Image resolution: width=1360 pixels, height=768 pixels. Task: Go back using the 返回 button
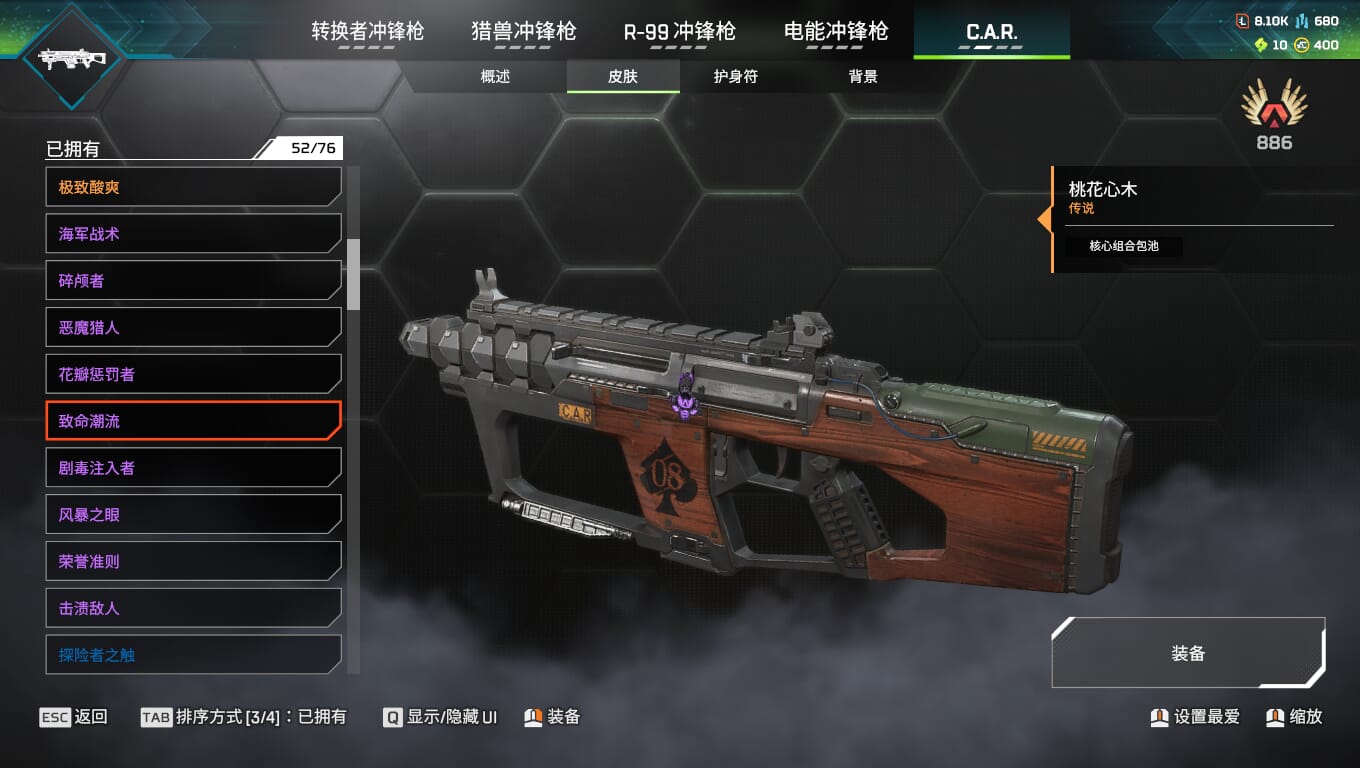click(x=74, y=717)
